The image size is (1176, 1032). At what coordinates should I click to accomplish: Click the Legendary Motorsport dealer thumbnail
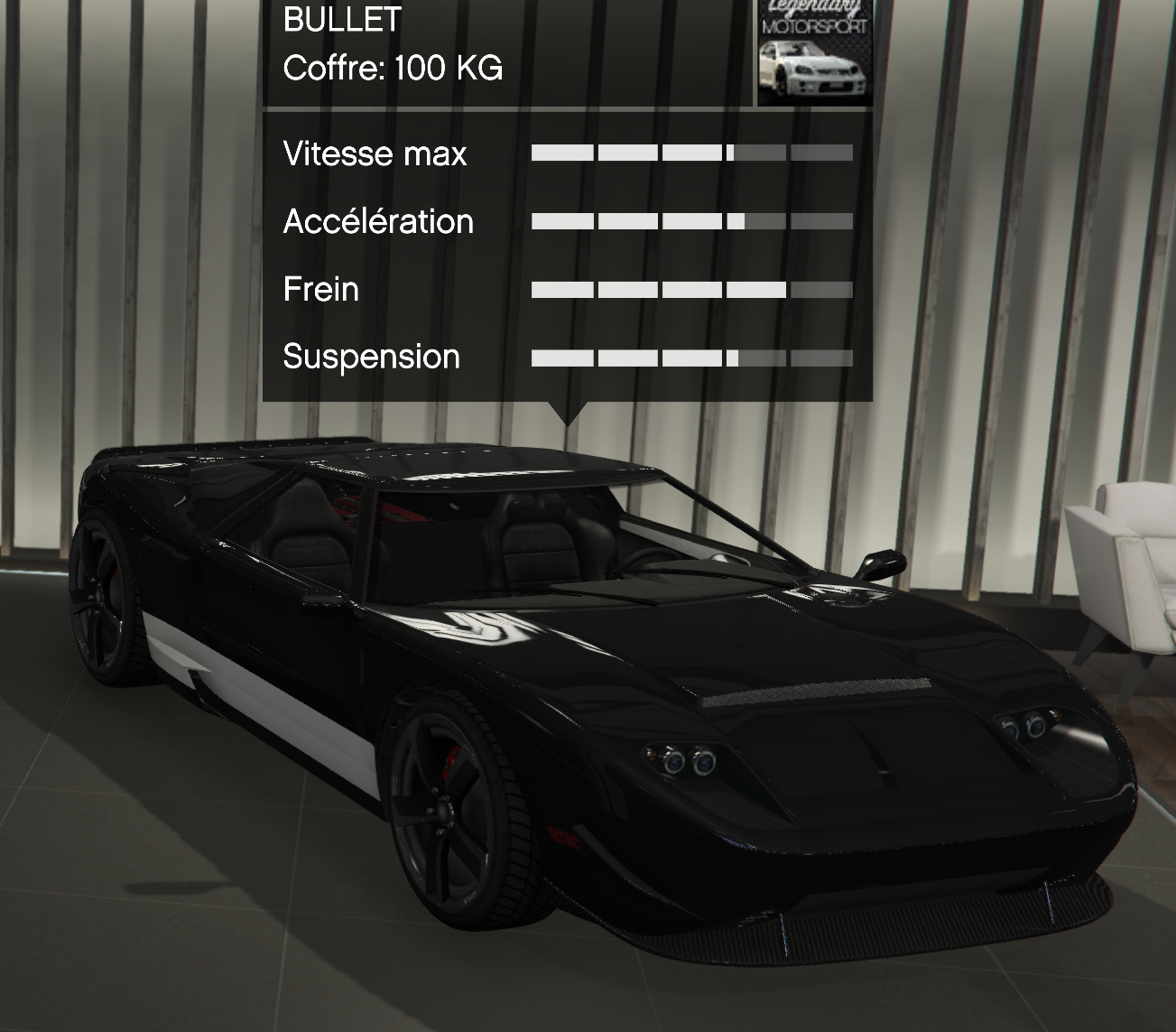tap(814, 51)
